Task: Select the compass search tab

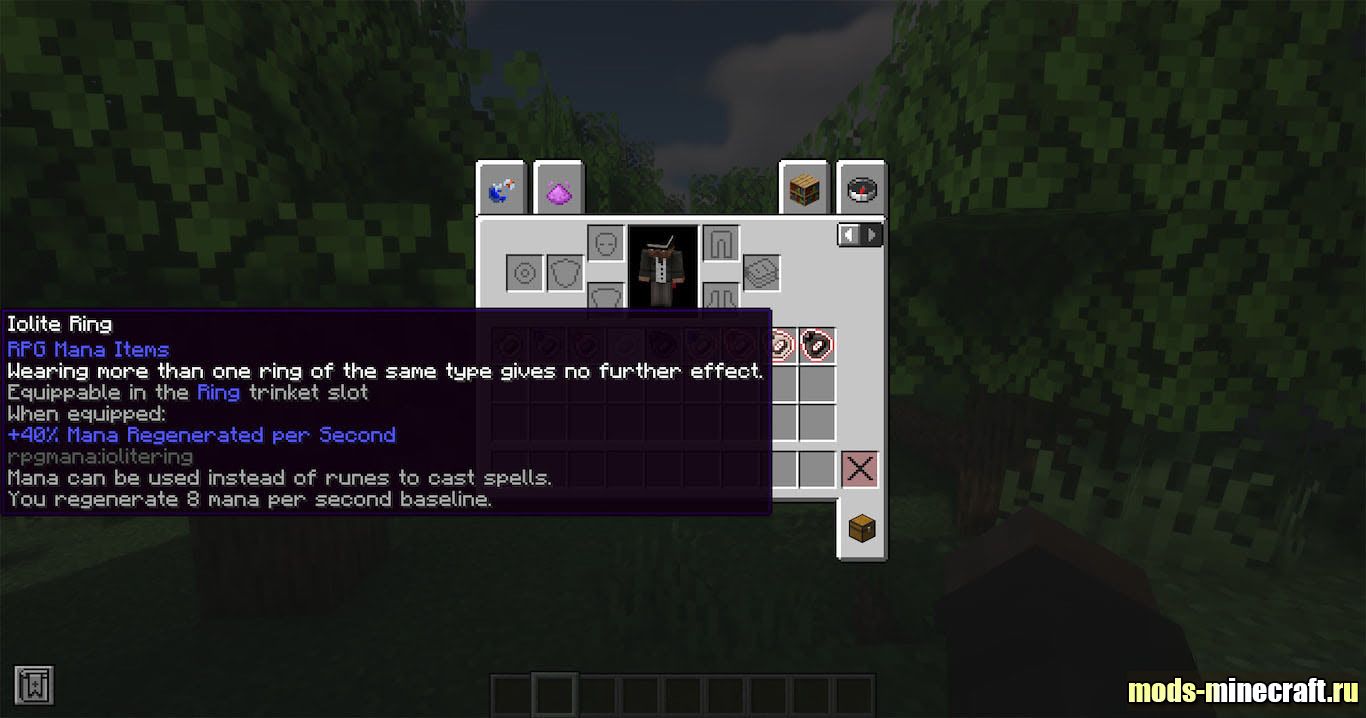Action: [861, 188]
